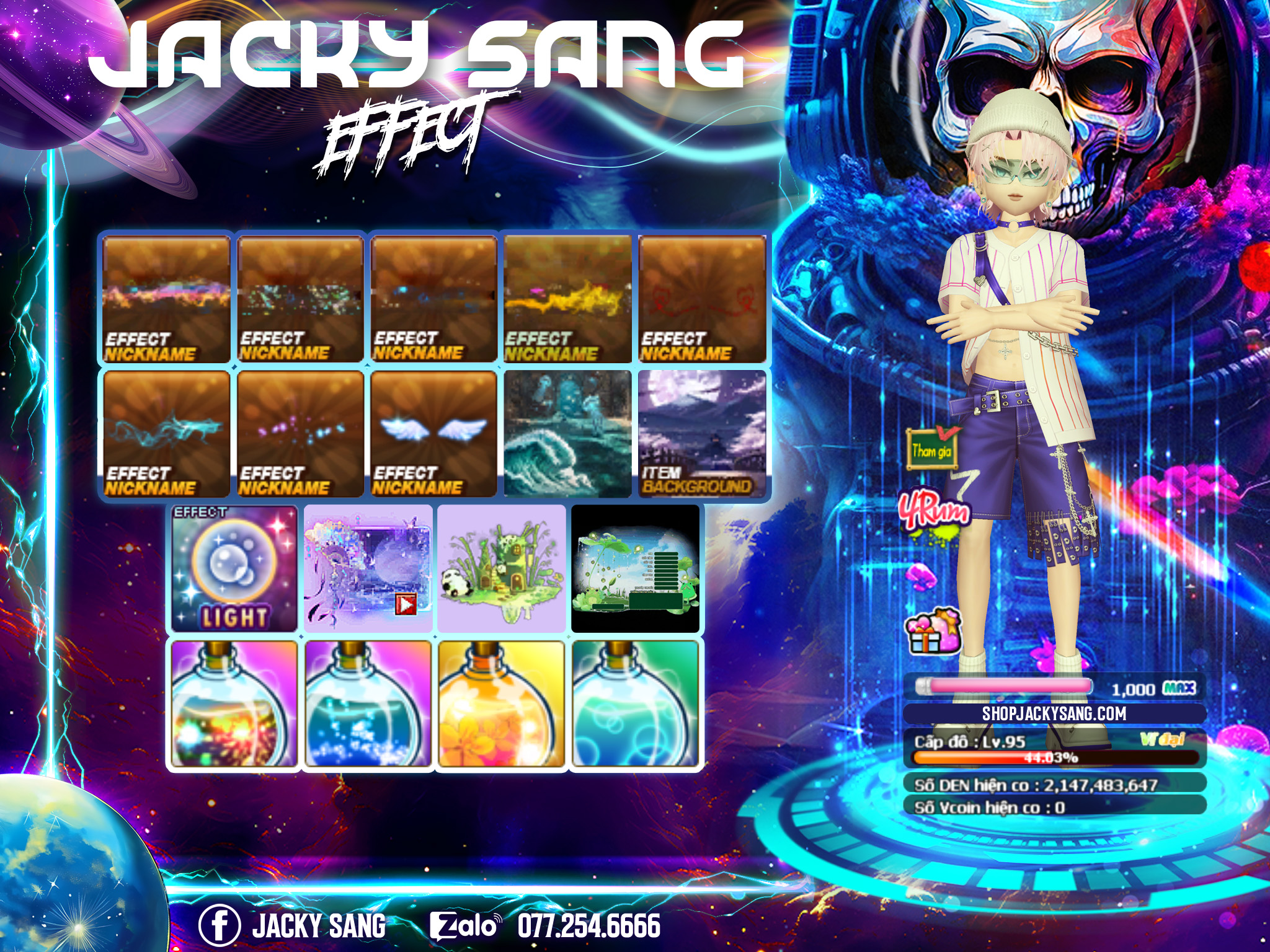Choose the orange flower potion bottle
The width and height of the screenshot is (1270, 952).
(x=502, y=704)
